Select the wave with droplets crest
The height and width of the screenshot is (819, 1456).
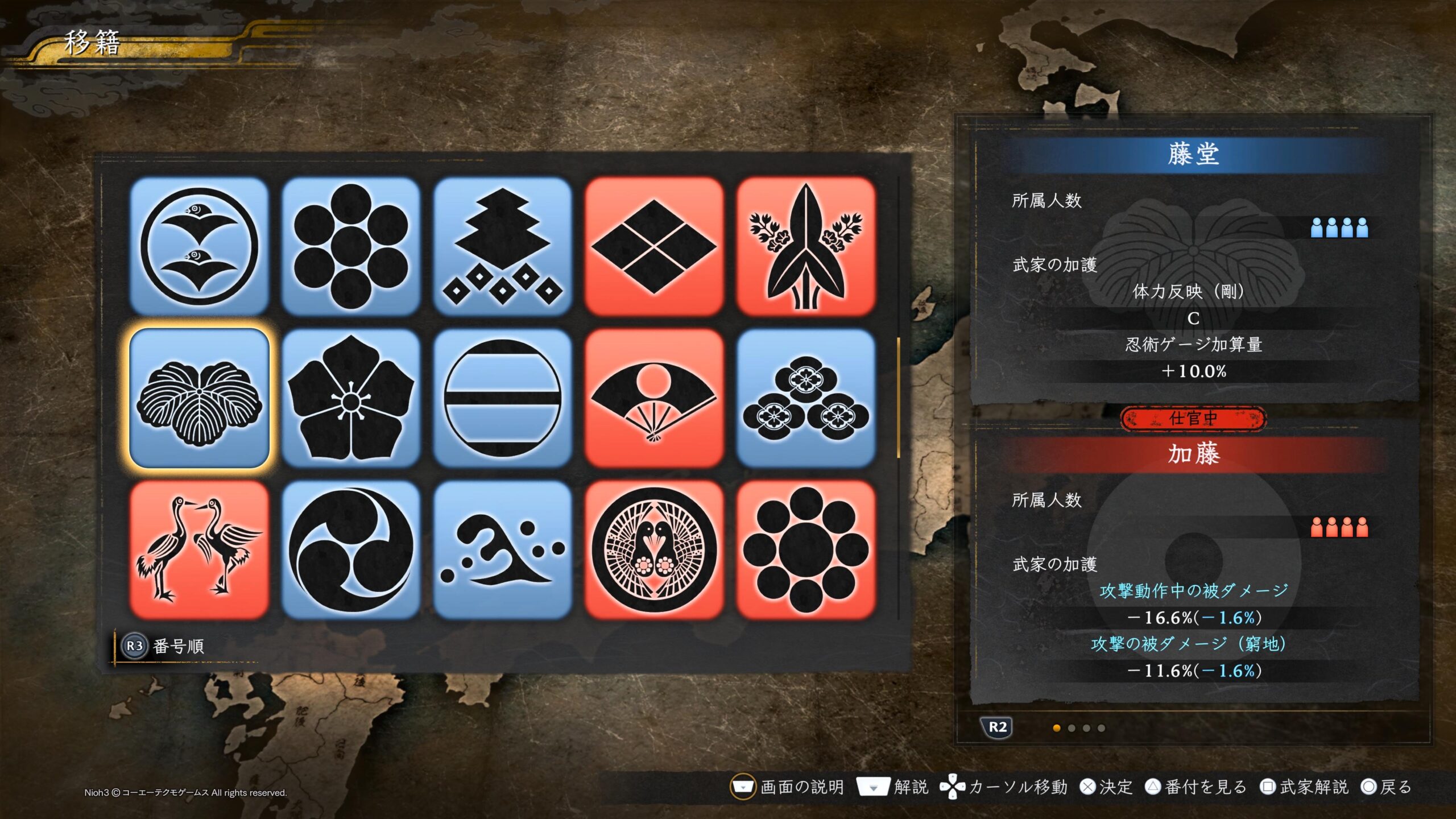pyautogui.click(x=502, y=550)
